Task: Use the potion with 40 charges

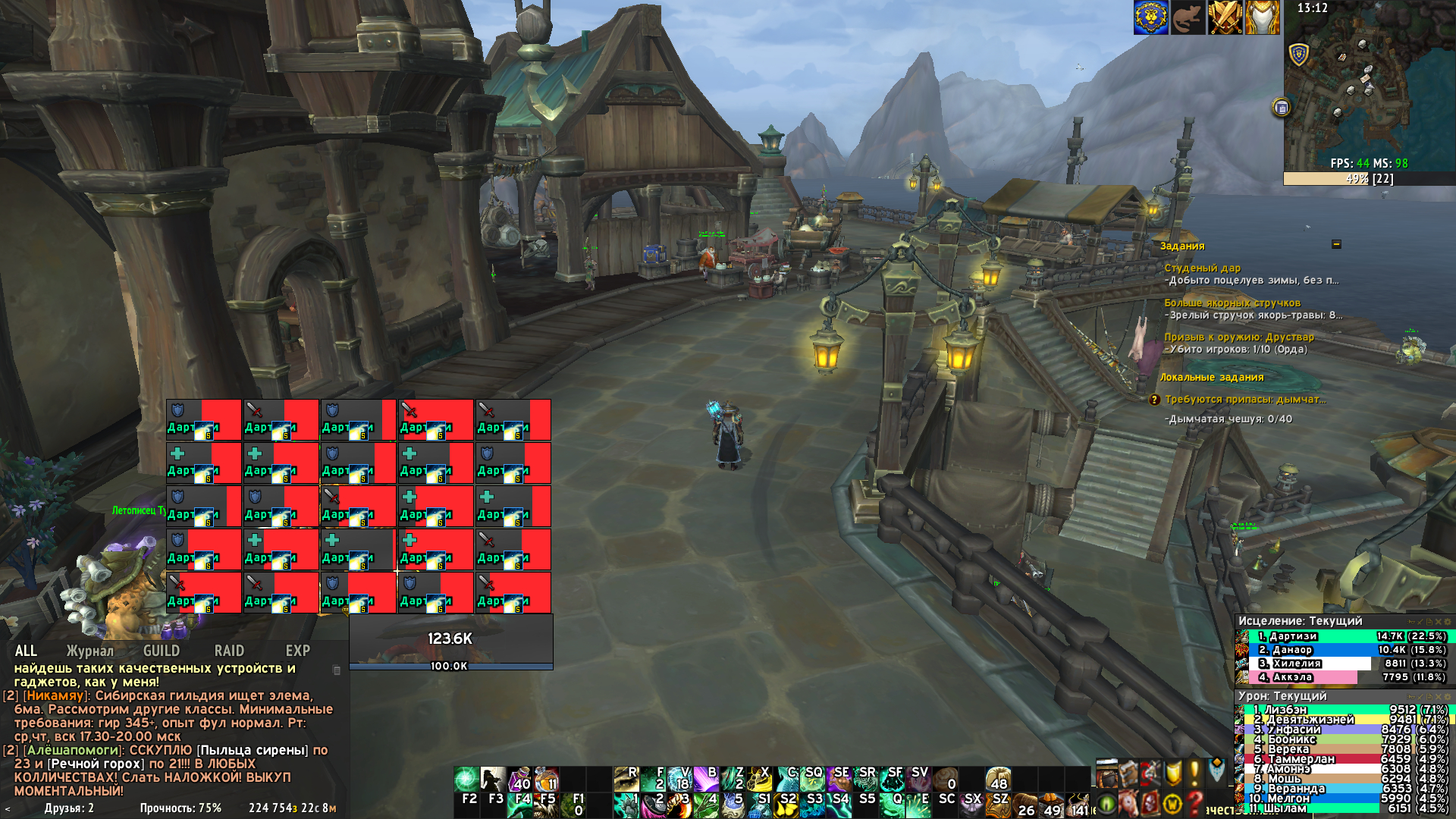Action: 519,779
